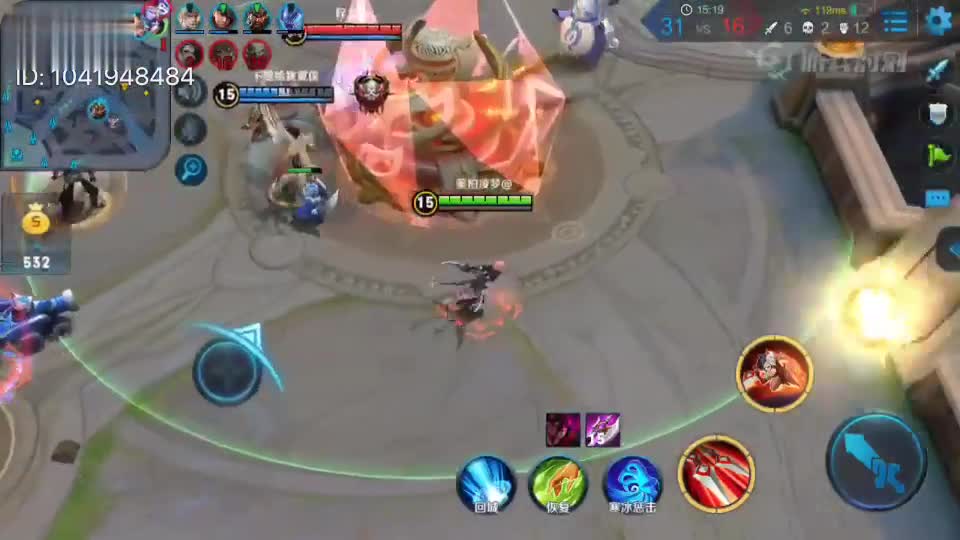Send the white shield retreat signal

(x=937, y=114)
